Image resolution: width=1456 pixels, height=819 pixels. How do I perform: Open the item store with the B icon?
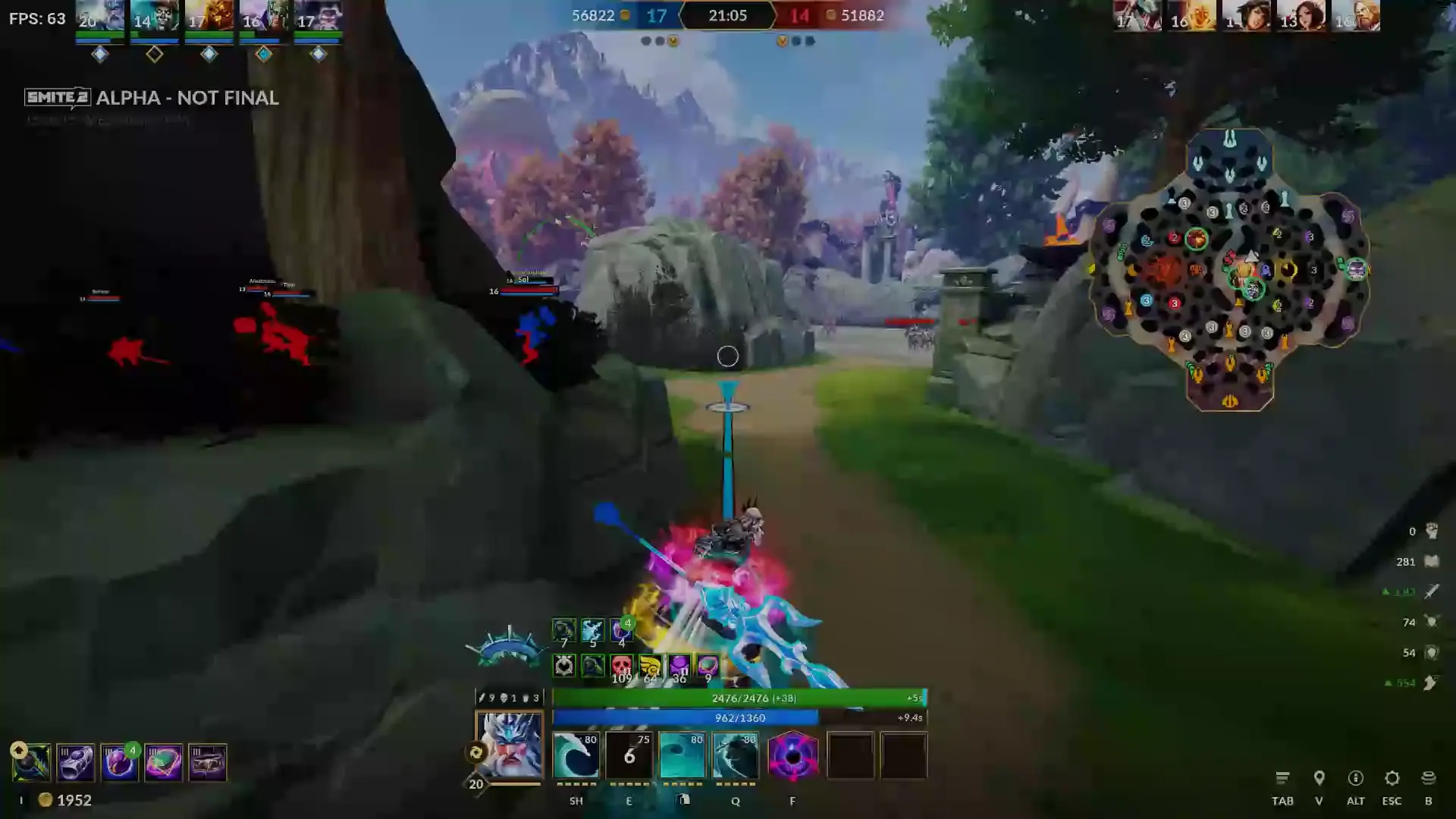point(1429,778)
